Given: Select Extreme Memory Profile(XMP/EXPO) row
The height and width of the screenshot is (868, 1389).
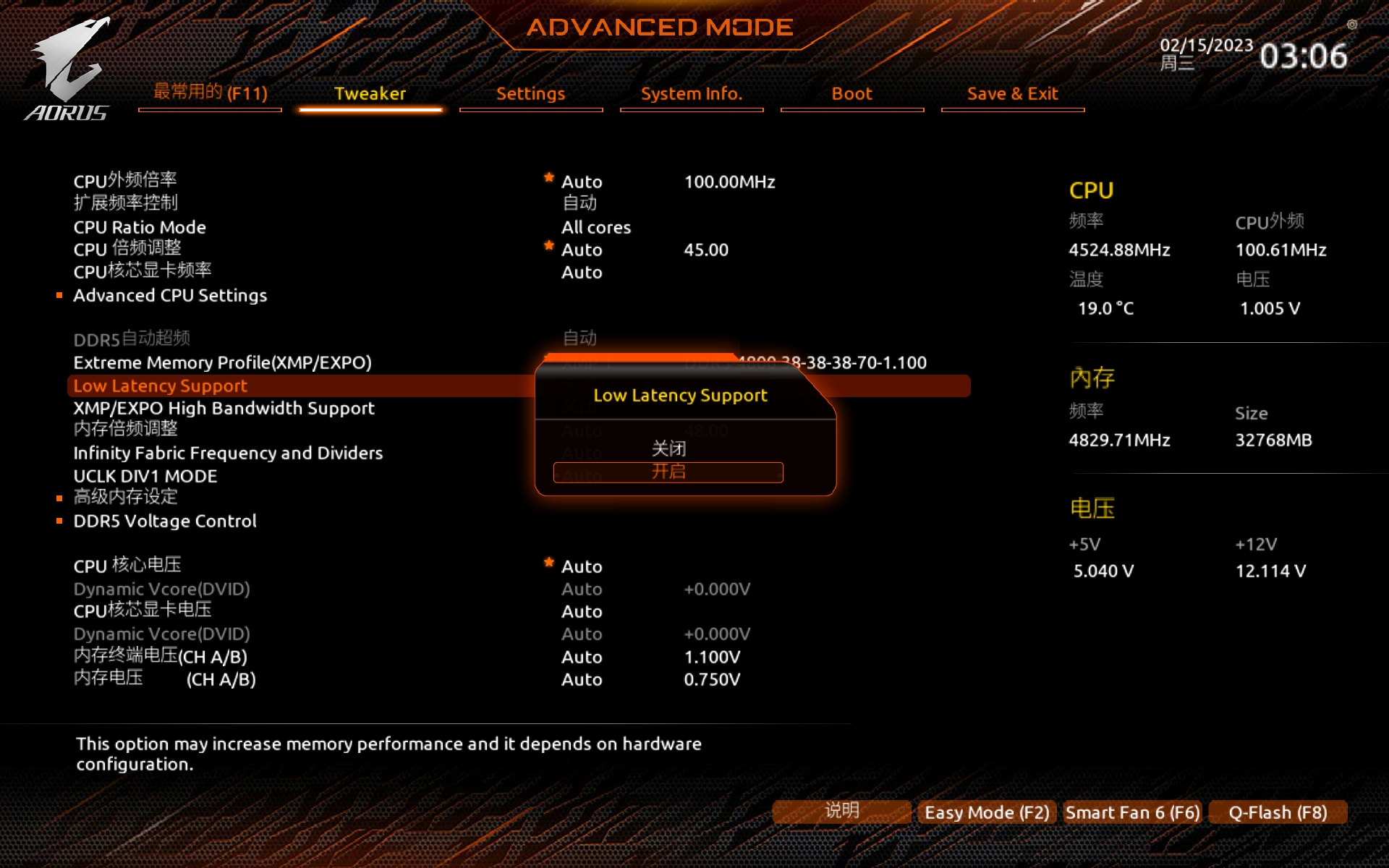Looking at the screenshot, I should point(222,362).
